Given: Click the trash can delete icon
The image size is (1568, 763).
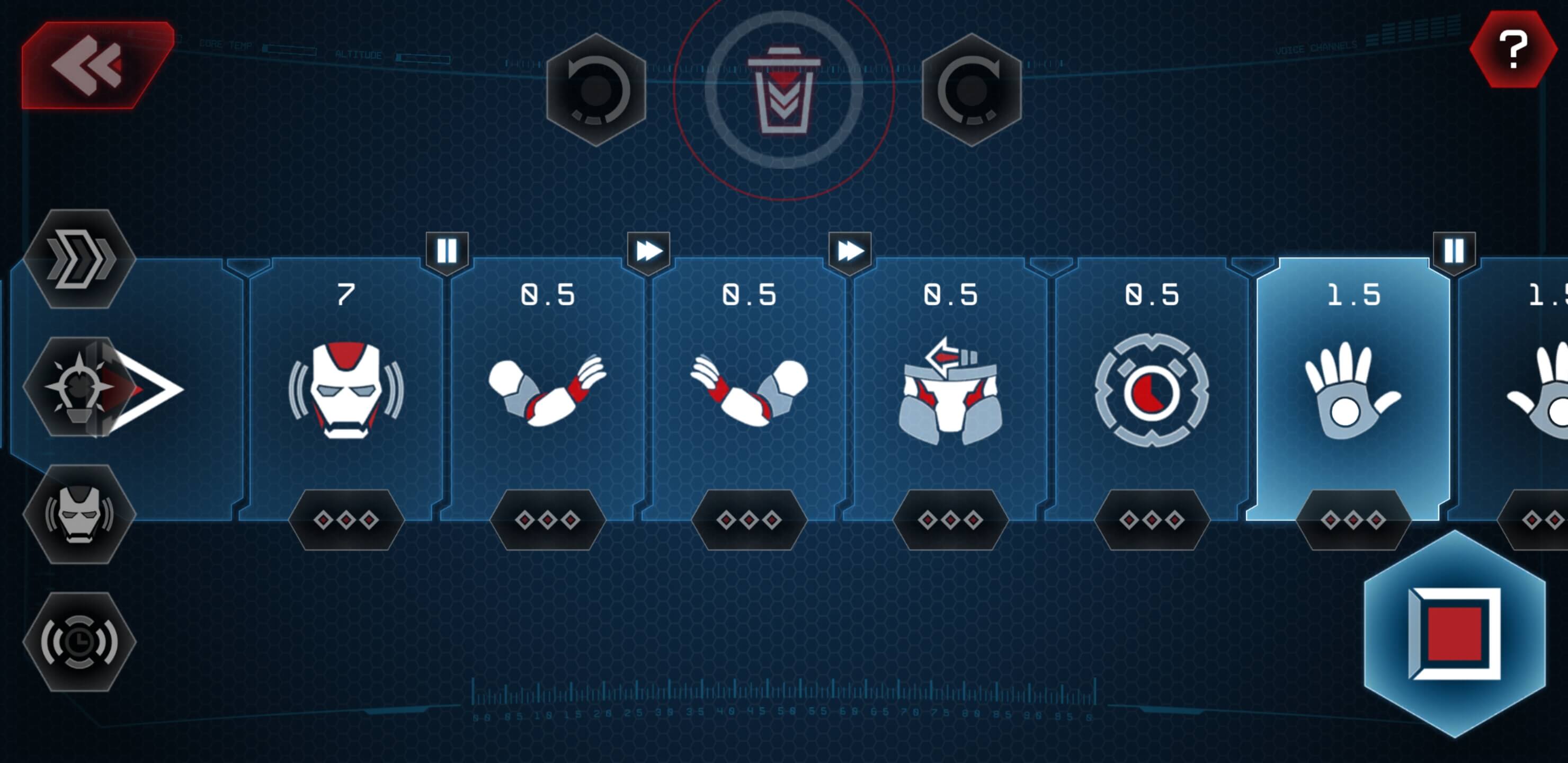Looking at the screenshot, I should [783, 90].
